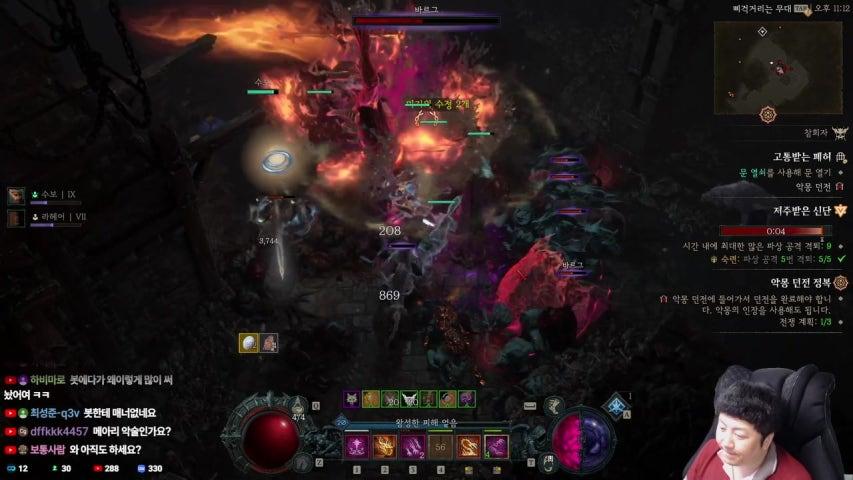Select the 악몽 던전 정복 quest entry
853x480 pixels.
point(800,283)
